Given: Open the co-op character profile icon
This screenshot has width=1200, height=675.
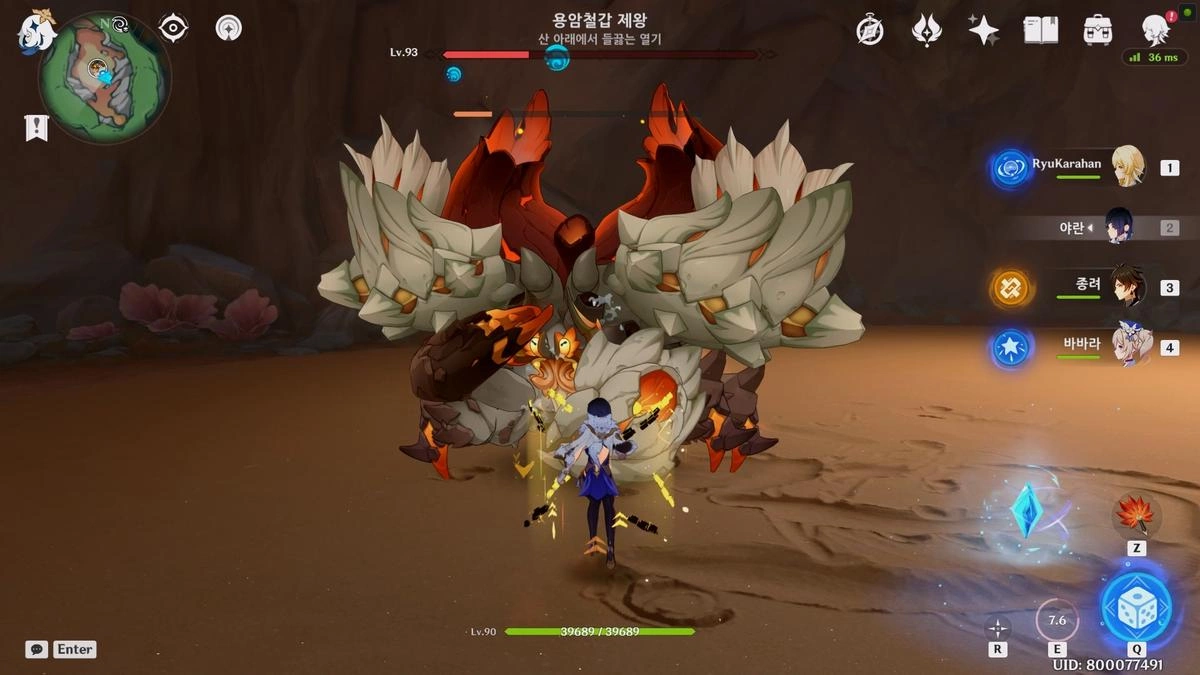Looking at the screenshot, I should click(1156, 30).
